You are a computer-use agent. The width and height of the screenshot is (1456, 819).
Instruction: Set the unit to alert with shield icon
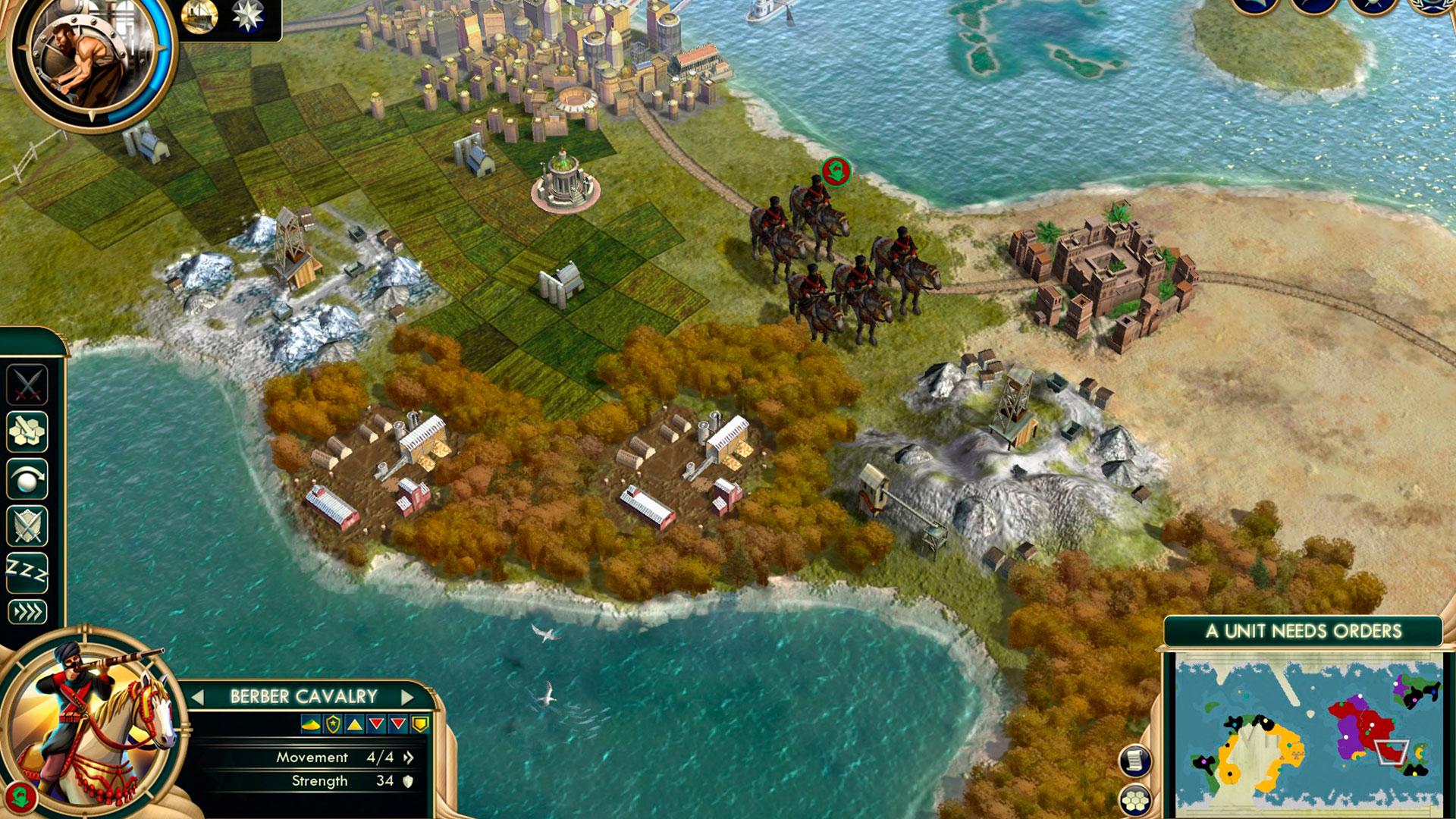pyautogui.click(x=27, y=526)
